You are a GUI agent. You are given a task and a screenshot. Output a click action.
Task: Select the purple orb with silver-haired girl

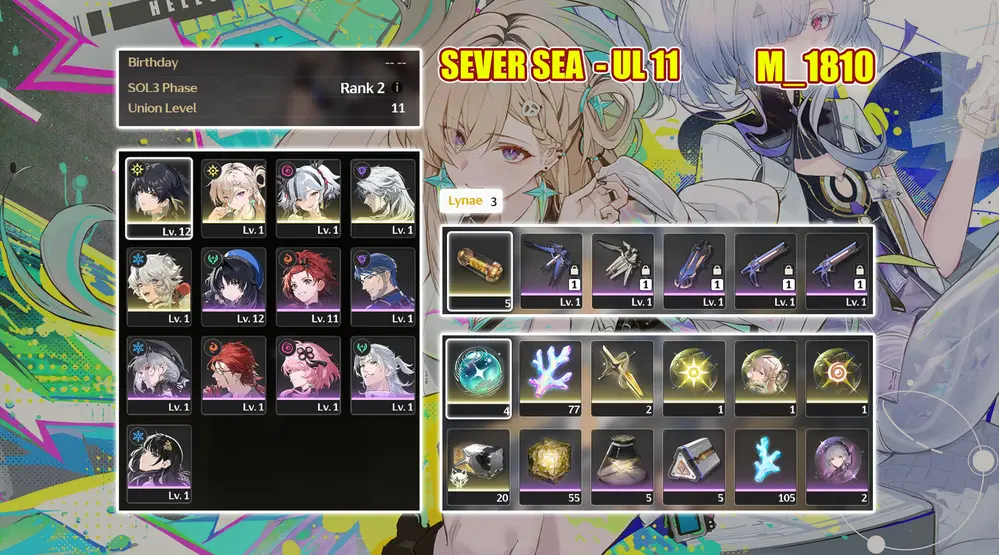(x=836, y=465)
